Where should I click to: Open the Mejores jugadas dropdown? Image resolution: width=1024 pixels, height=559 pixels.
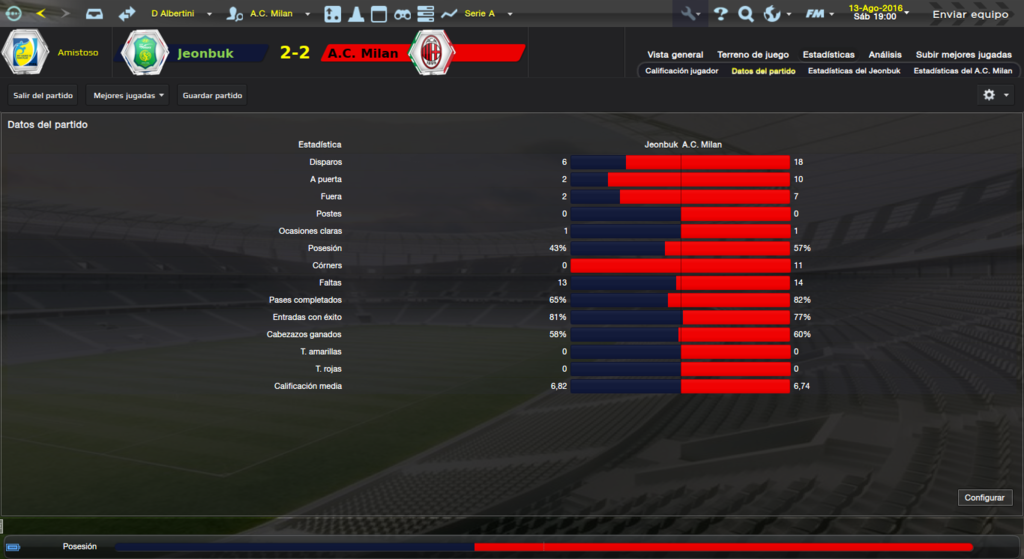128,95
